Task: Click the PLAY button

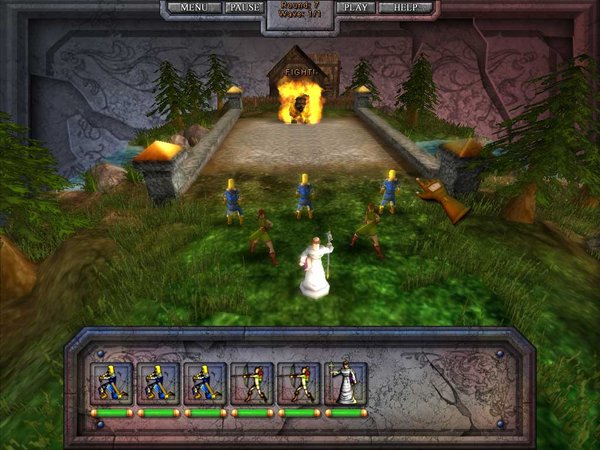Action: [355, 7]
